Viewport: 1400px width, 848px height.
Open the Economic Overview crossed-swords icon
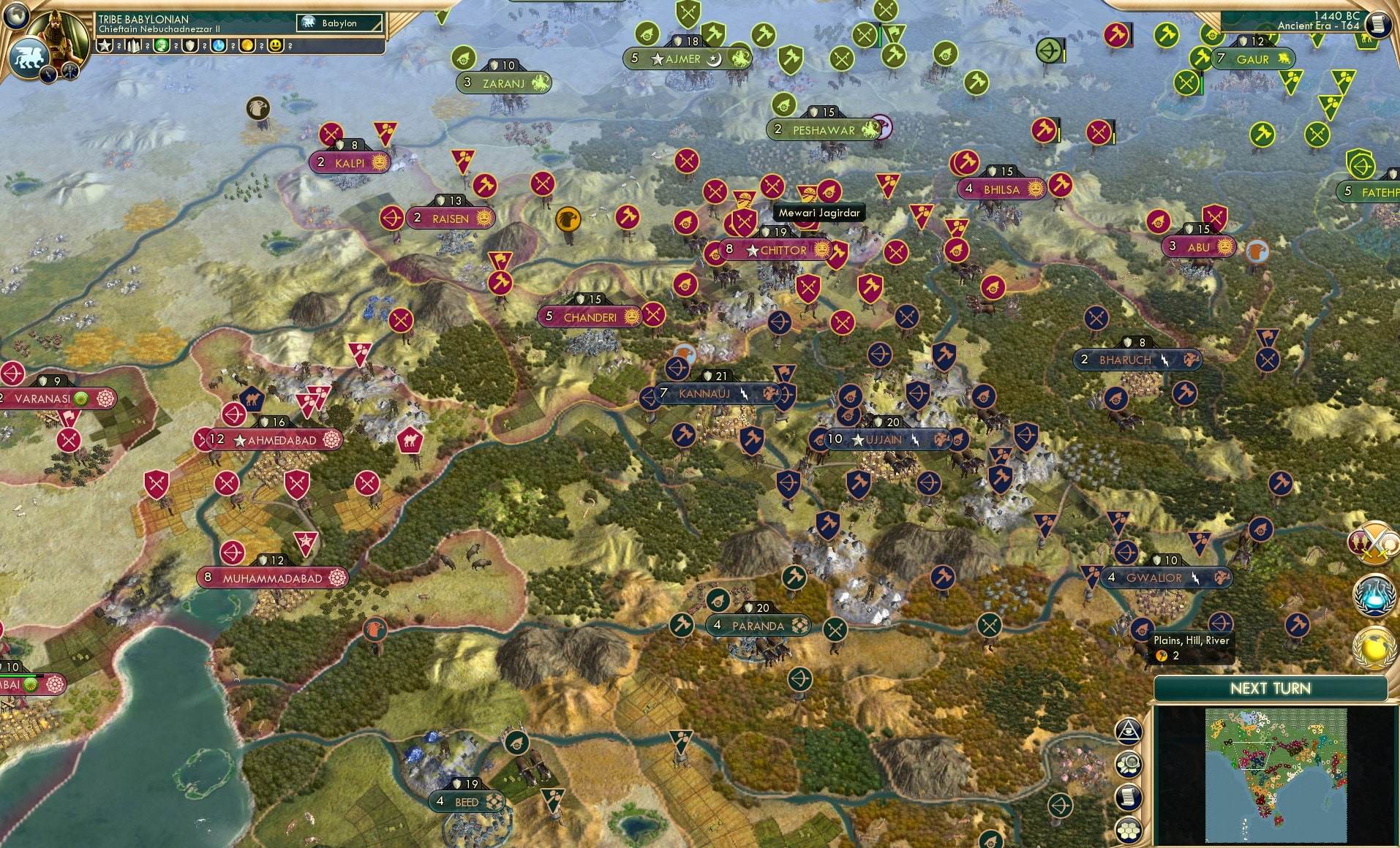click(1375, 542)
